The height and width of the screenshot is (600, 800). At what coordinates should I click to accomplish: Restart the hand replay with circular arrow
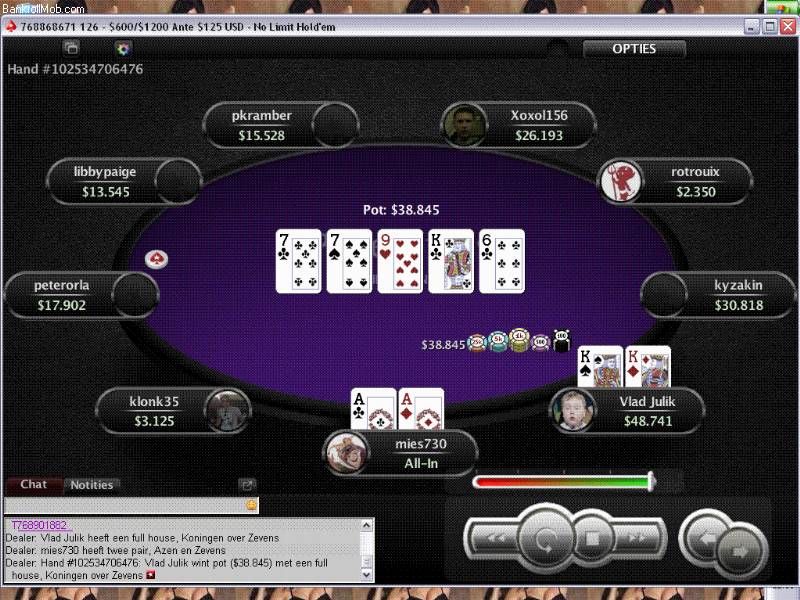[546, 539]
